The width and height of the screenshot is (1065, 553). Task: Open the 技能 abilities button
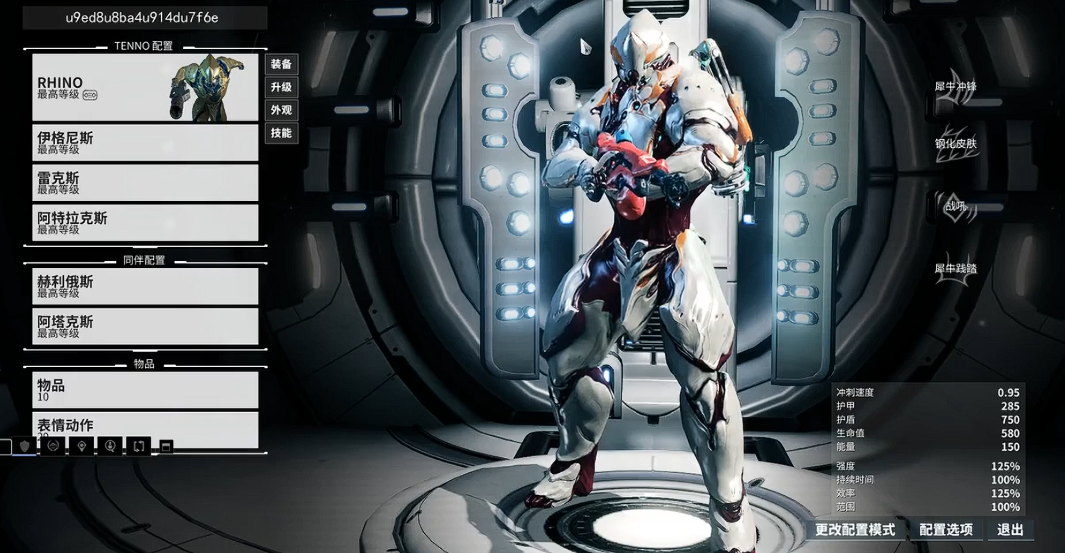(281, 133)
